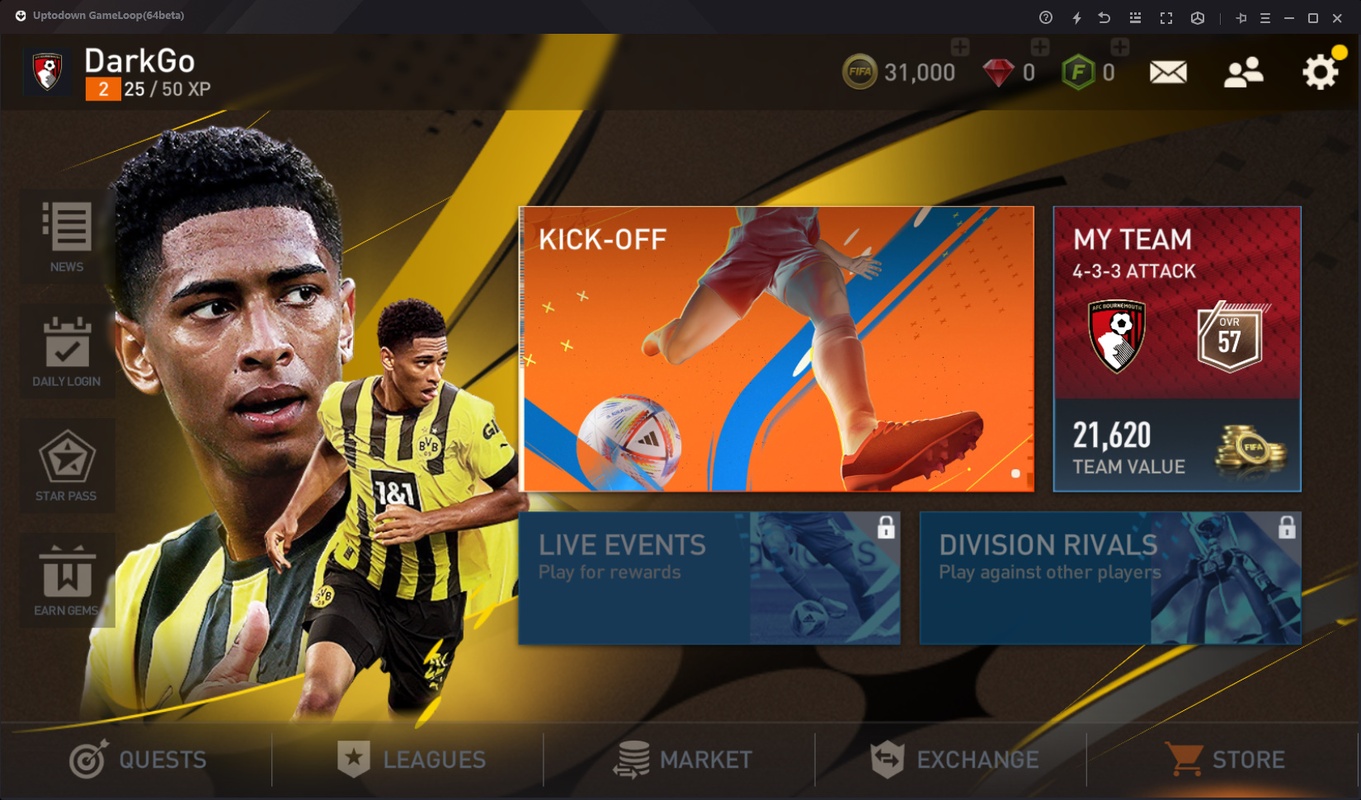Open the settings gear icon
1361x800 pixels.
[1320, 72]
